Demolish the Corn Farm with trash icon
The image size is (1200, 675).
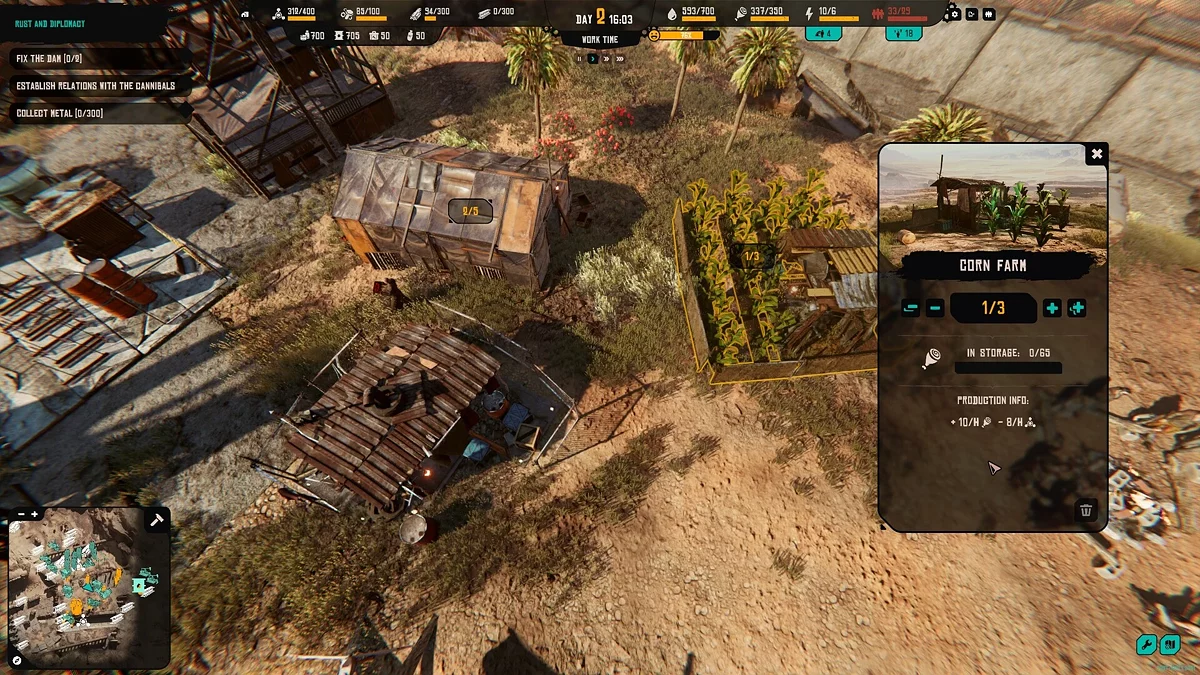(x=1086, y=511)
